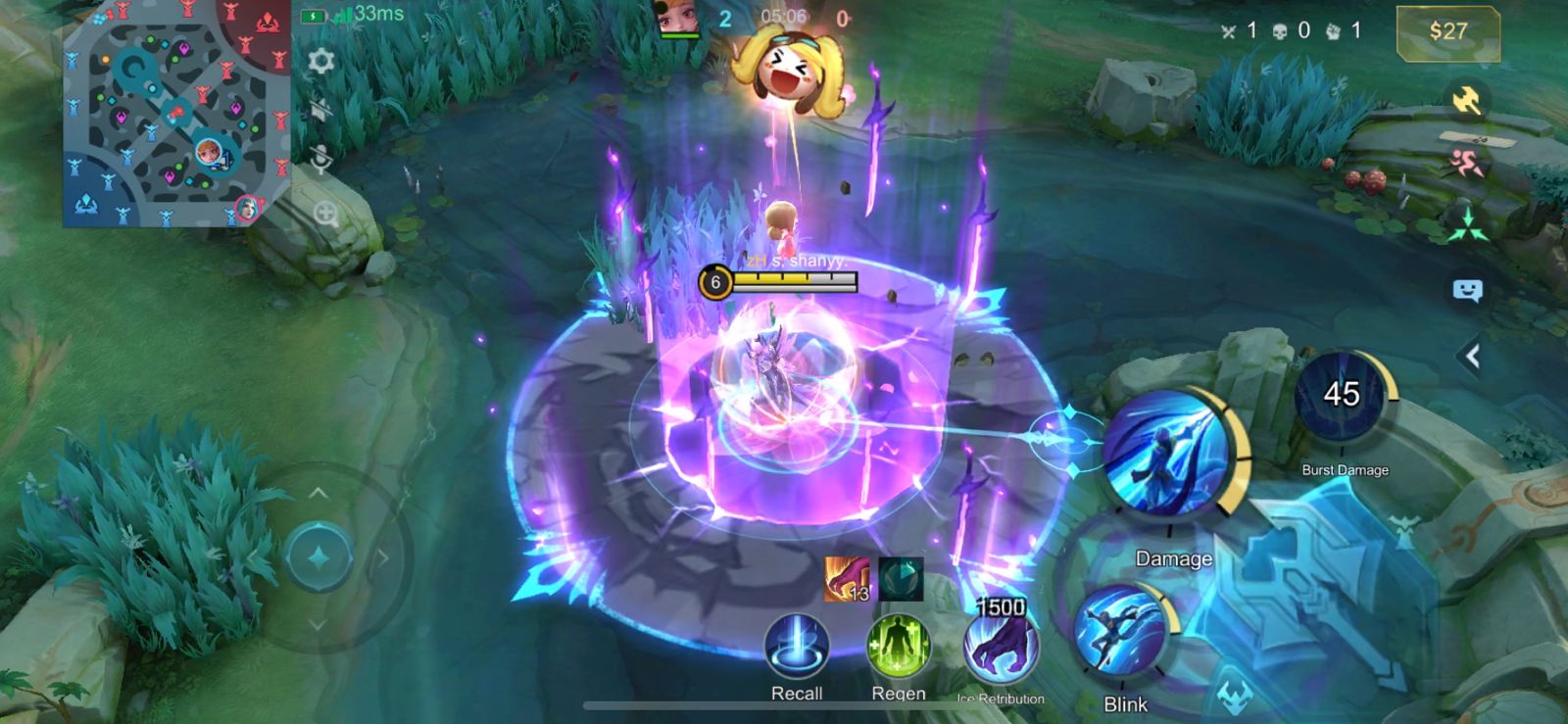
Task: Use the Regen spell
Action: point(898,648)
